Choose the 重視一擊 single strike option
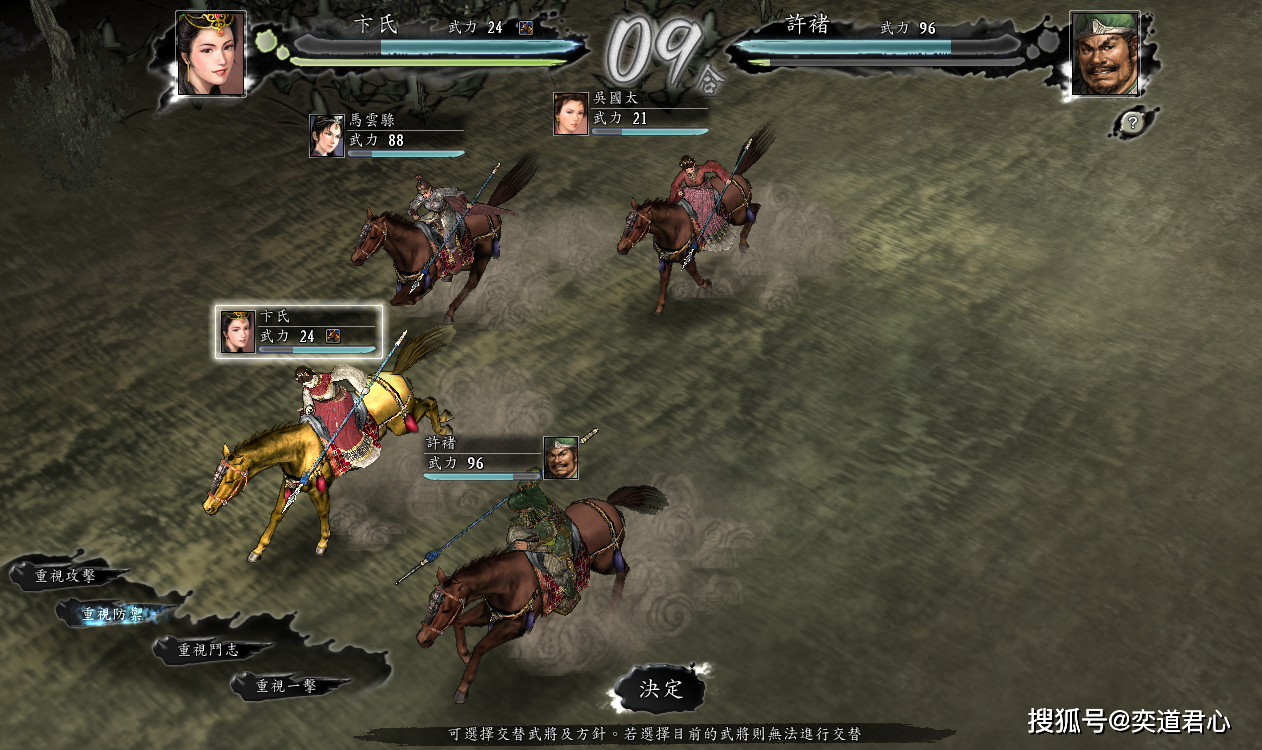This screenshot has width=1262, height=750. 287,686
